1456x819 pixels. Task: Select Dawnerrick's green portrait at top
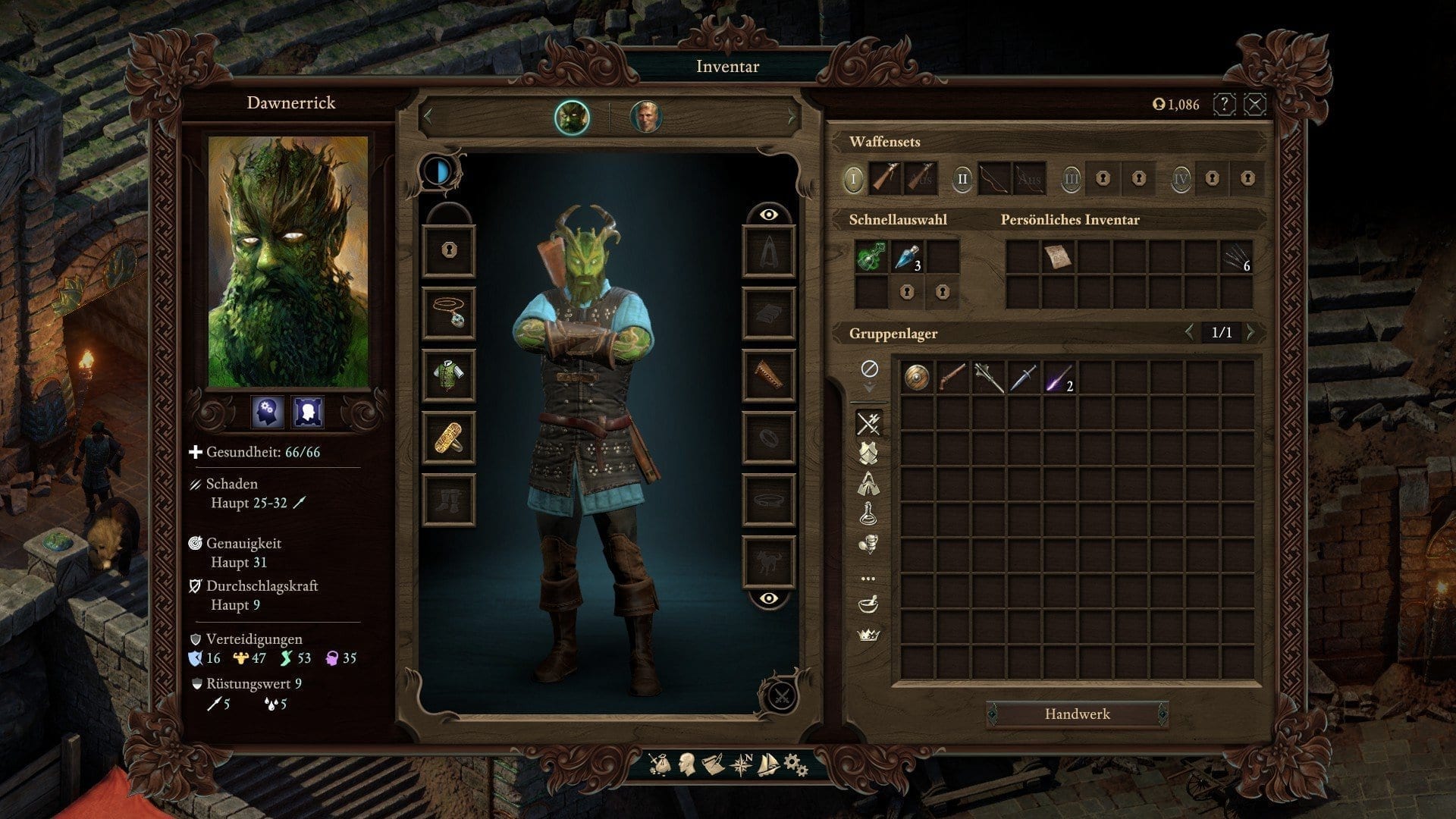click(572, 118)
